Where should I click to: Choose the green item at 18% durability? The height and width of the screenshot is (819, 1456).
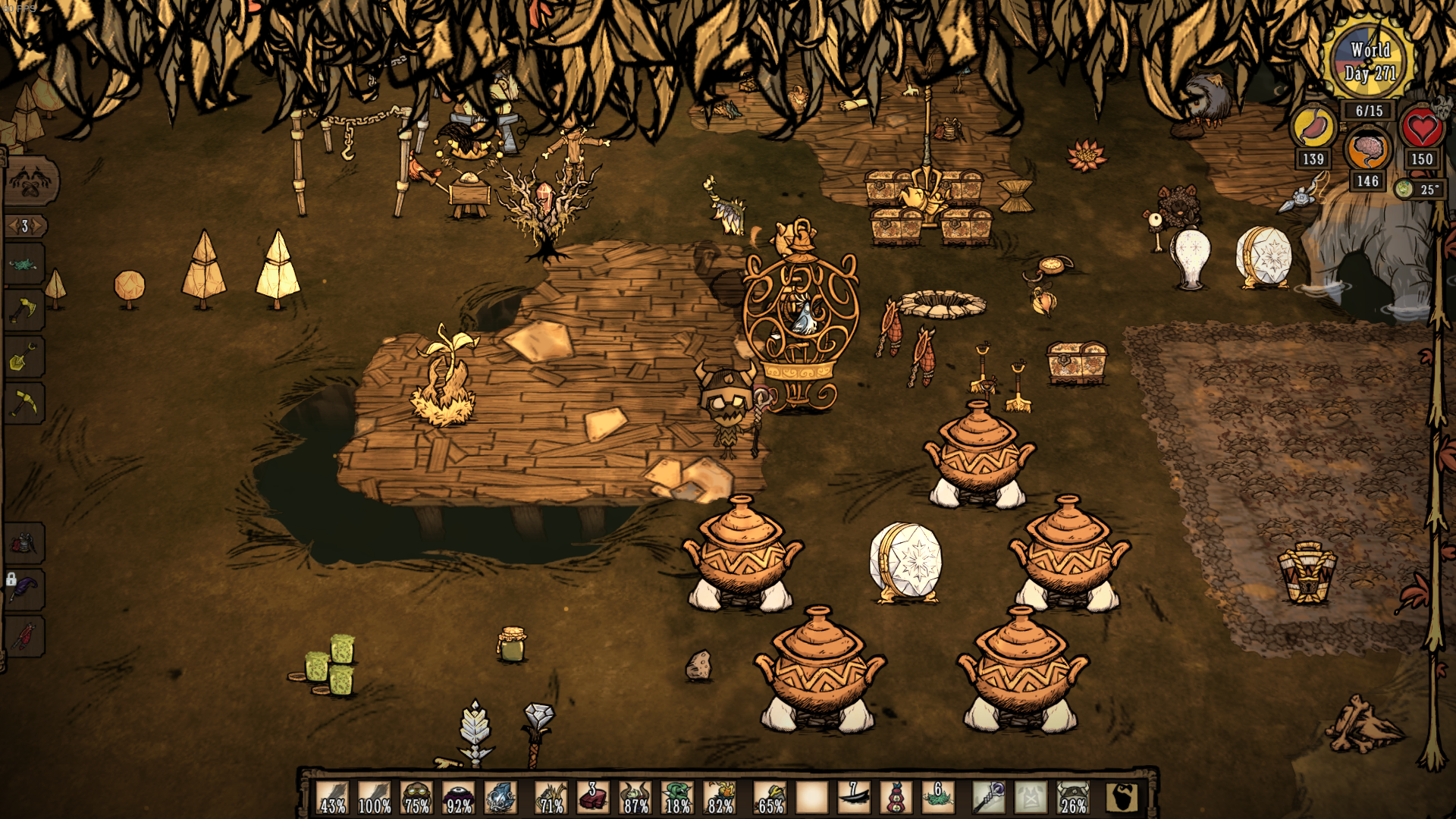tap(677, 798)
